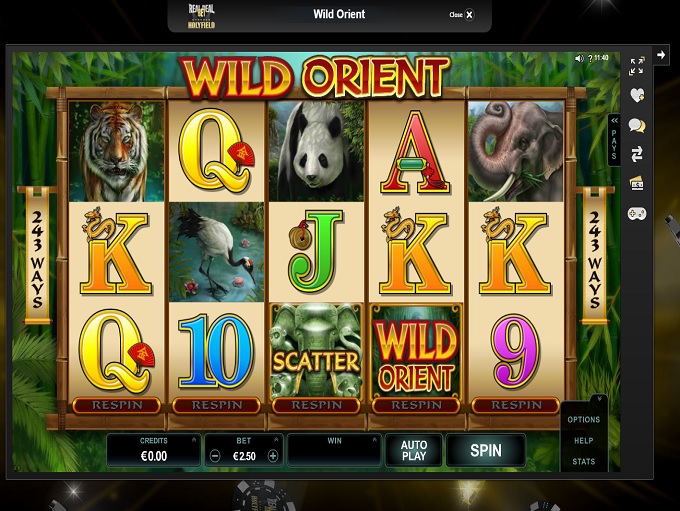Spin the reels with the SPIN button
This screenshot has width=680, height=511.
click(485, 450)
